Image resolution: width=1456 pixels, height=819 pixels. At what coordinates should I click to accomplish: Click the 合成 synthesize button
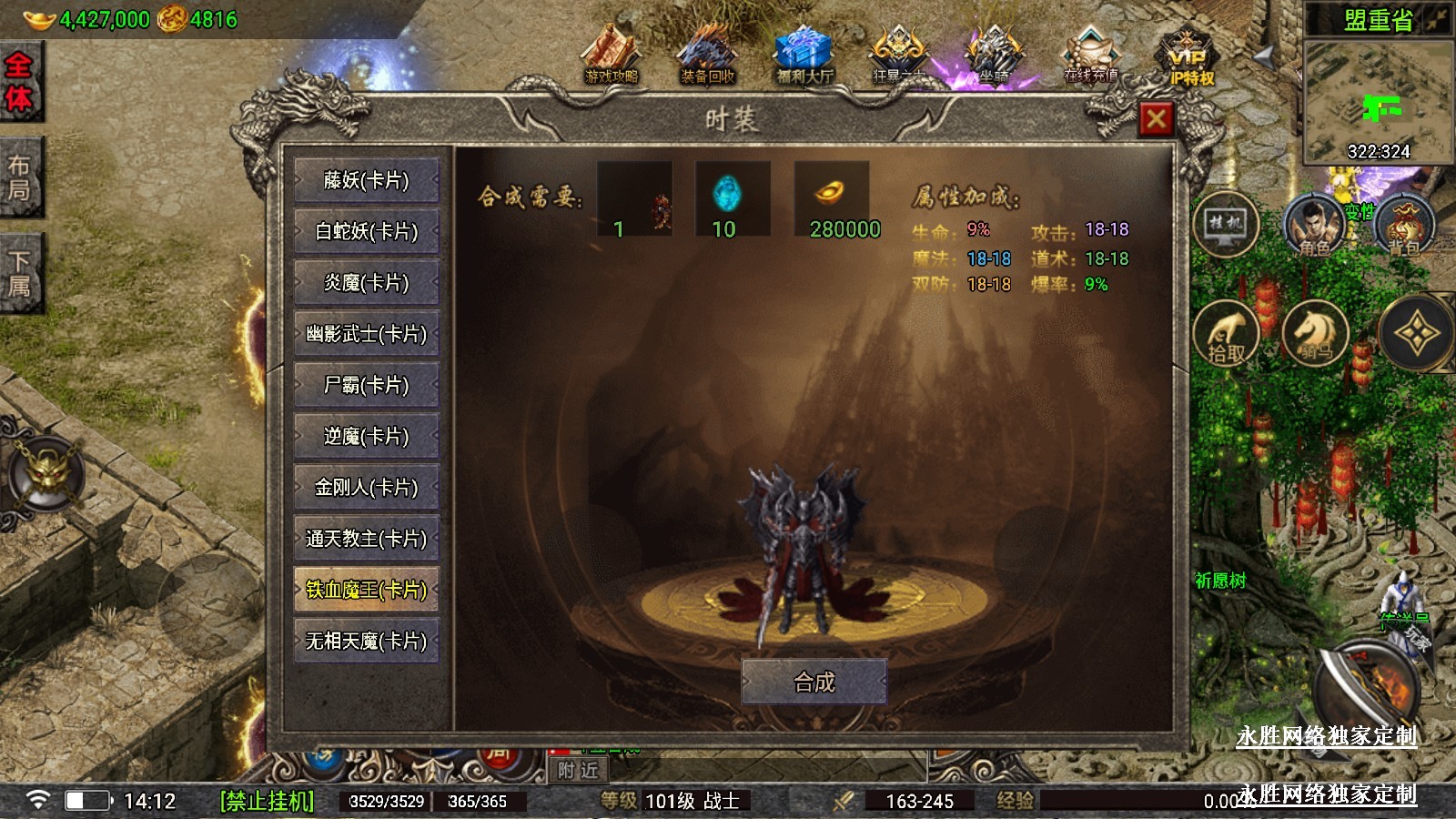click(x=814, y=682)
